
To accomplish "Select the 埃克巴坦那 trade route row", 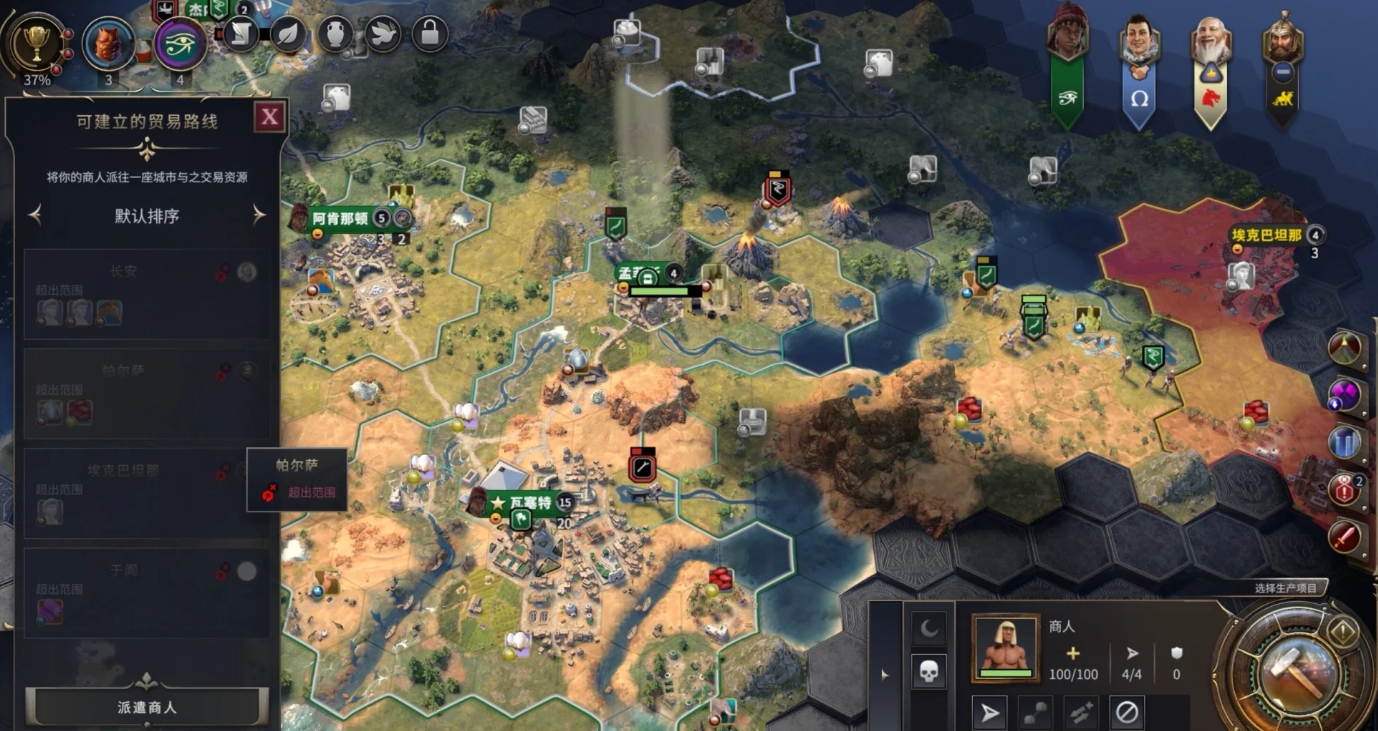I will click(x=147, y=493).
